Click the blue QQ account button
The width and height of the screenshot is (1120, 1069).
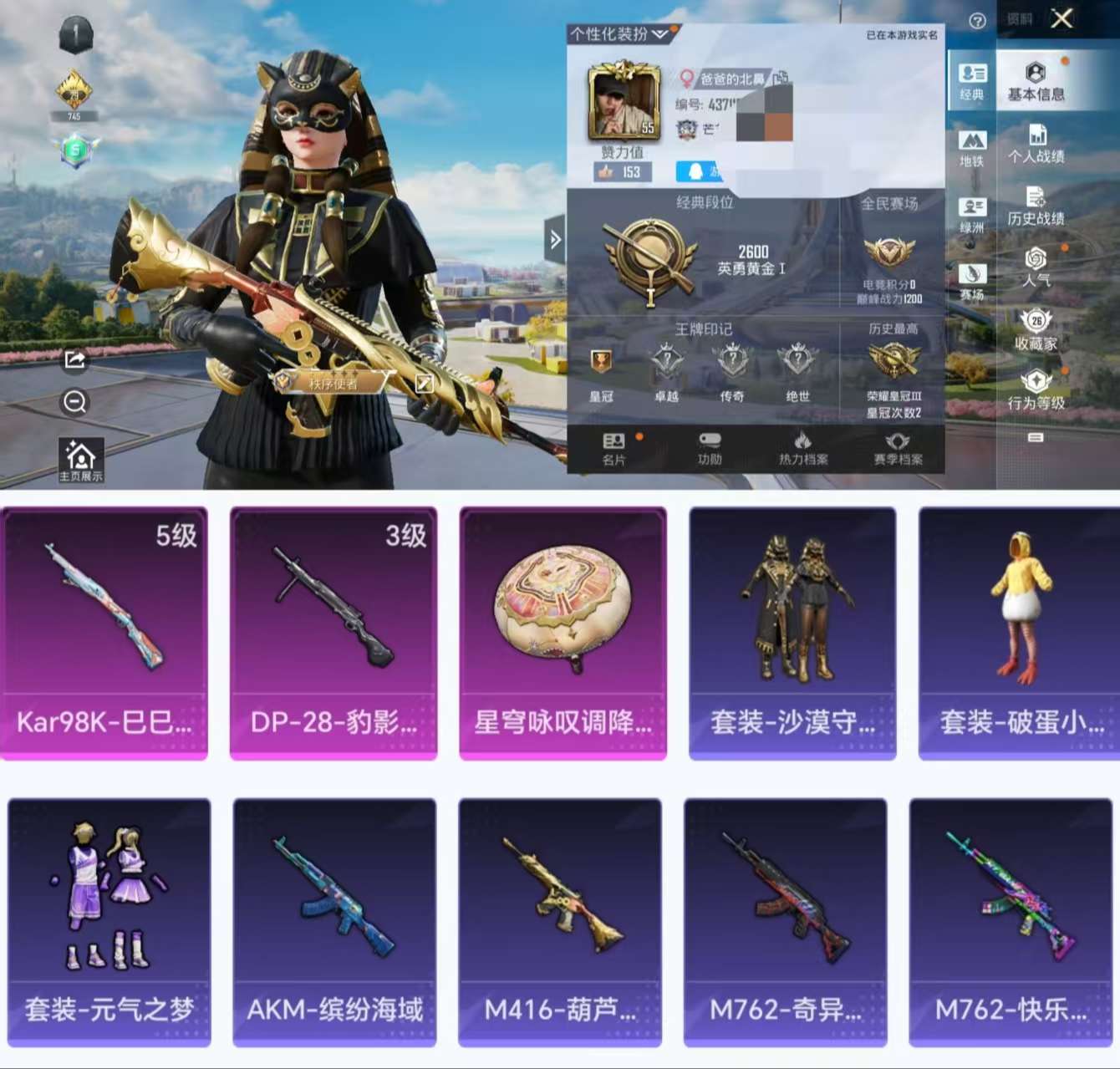[698, 171]
